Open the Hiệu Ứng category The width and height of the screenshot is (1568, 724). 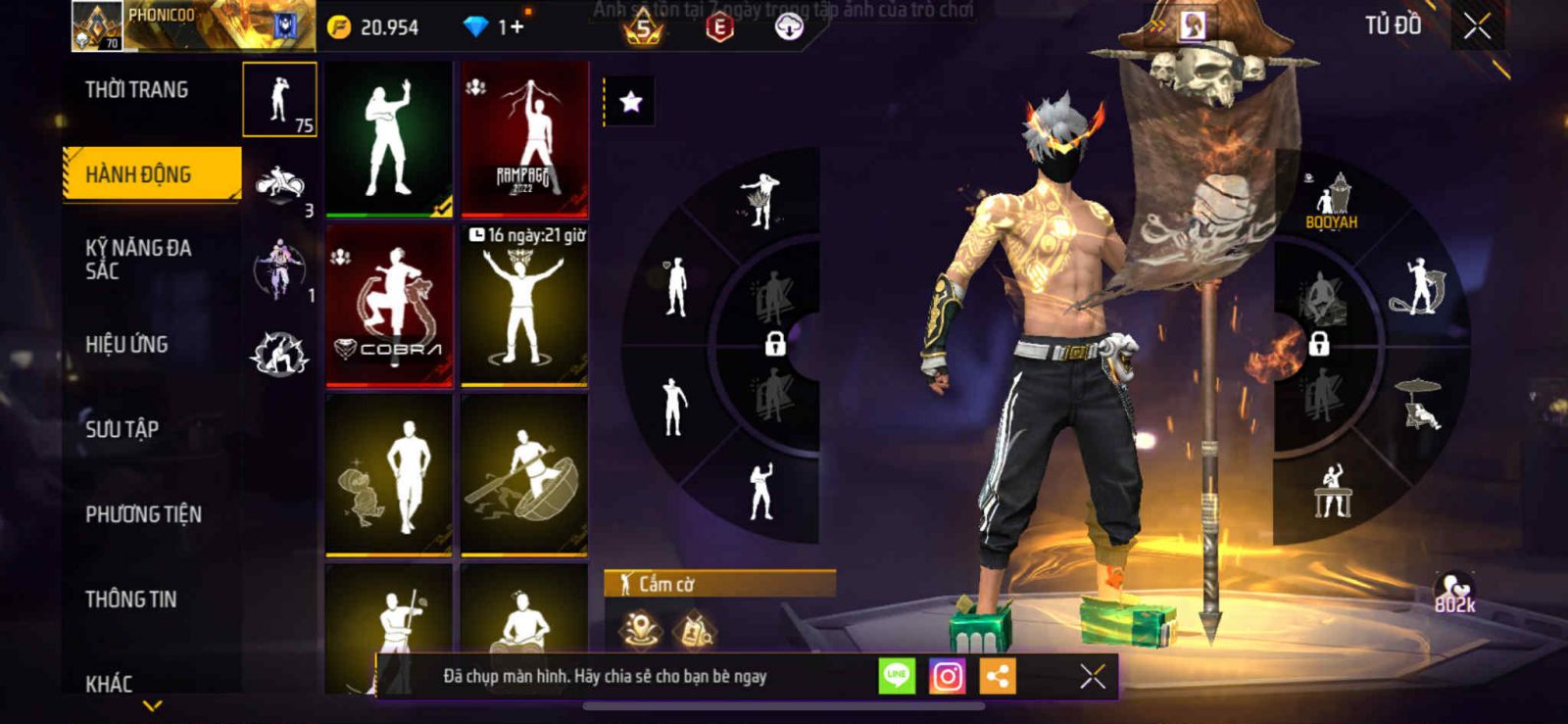pos(126,345)
